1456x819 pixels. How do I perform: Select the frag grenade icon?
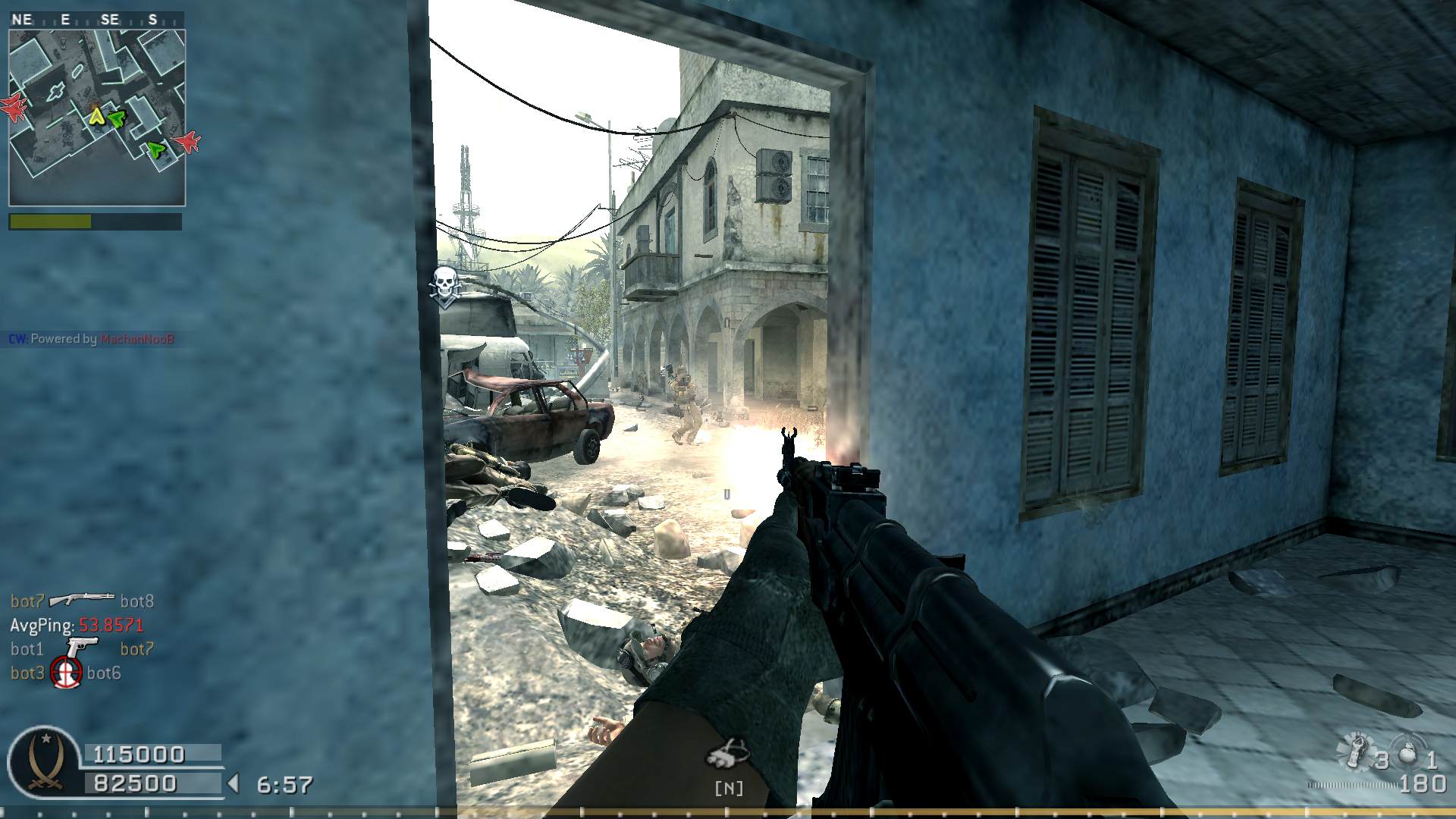[1409, 752]
